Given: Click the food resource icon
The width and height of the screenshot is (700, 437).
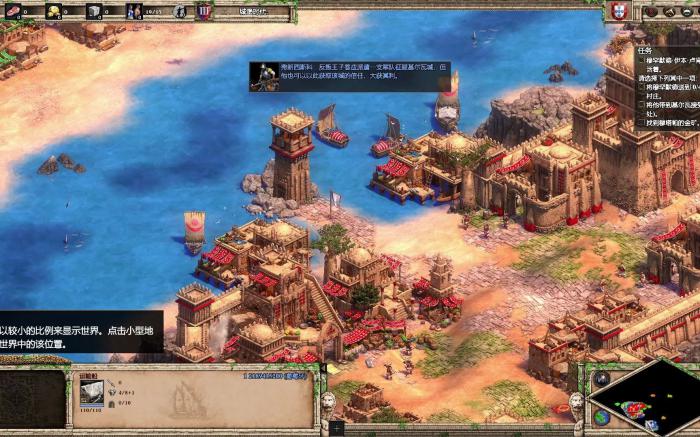Looking at the screenshot, I should point(12,11).
